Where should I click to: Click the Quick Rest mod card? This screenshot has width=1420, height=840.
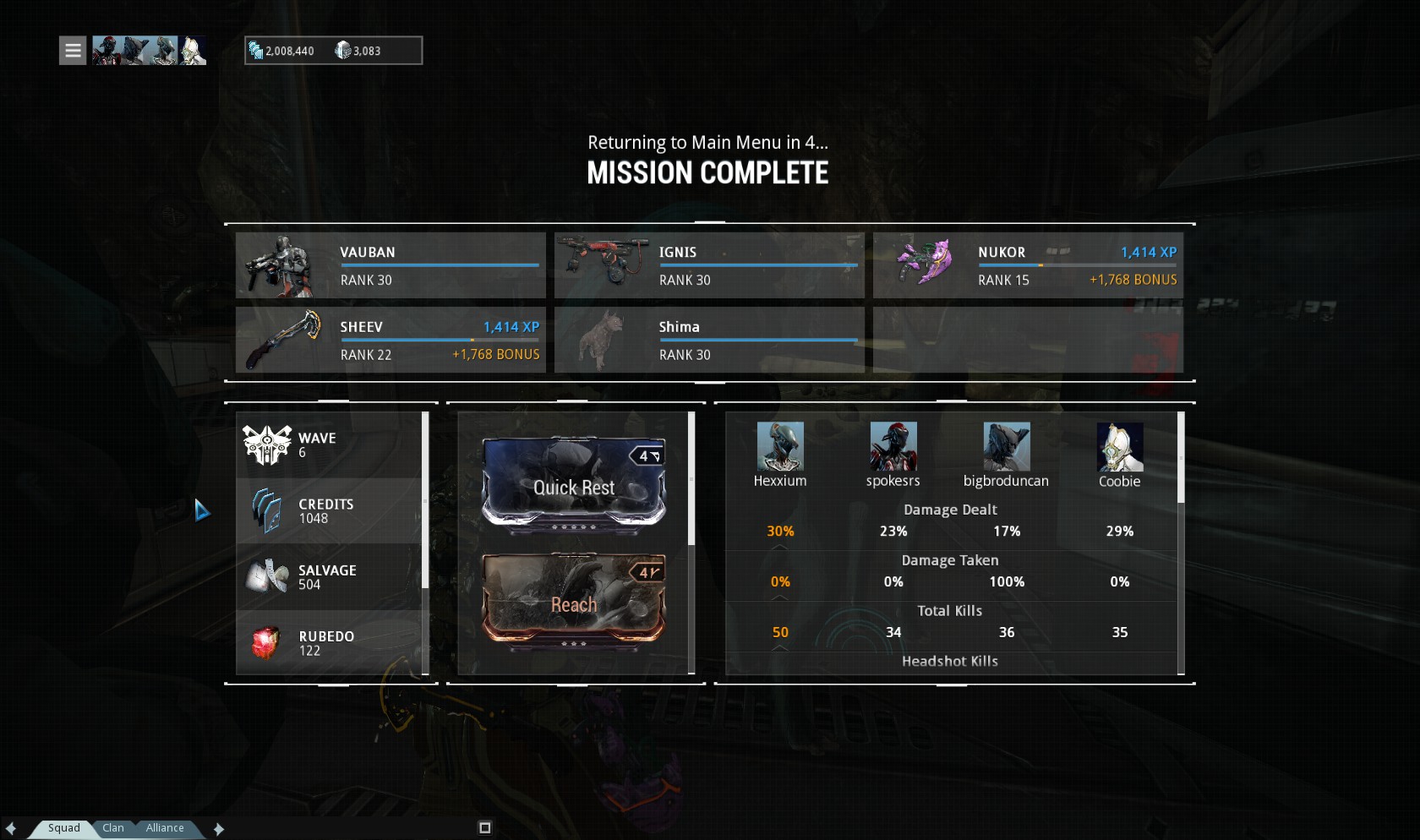point(574,486)
